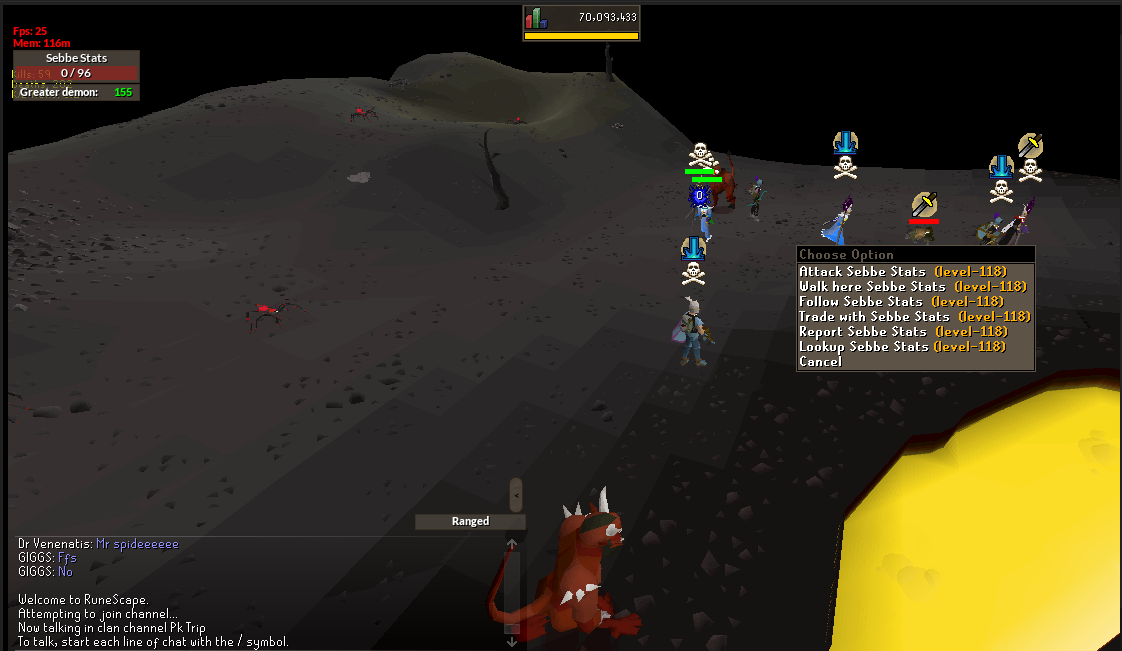Click the Ranged button above the chat
1122x651 pixels.
[470, 521]
